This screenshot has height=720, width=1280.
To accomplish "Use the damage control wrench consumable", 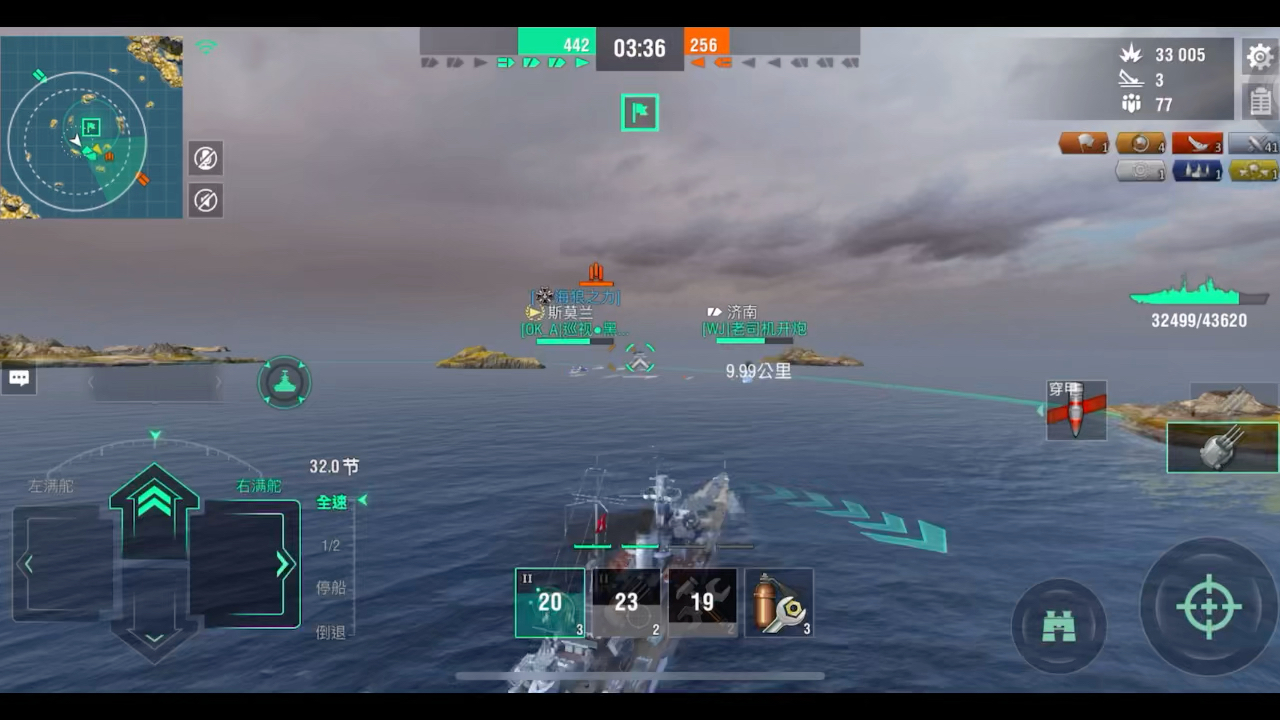I will [778, 602].
